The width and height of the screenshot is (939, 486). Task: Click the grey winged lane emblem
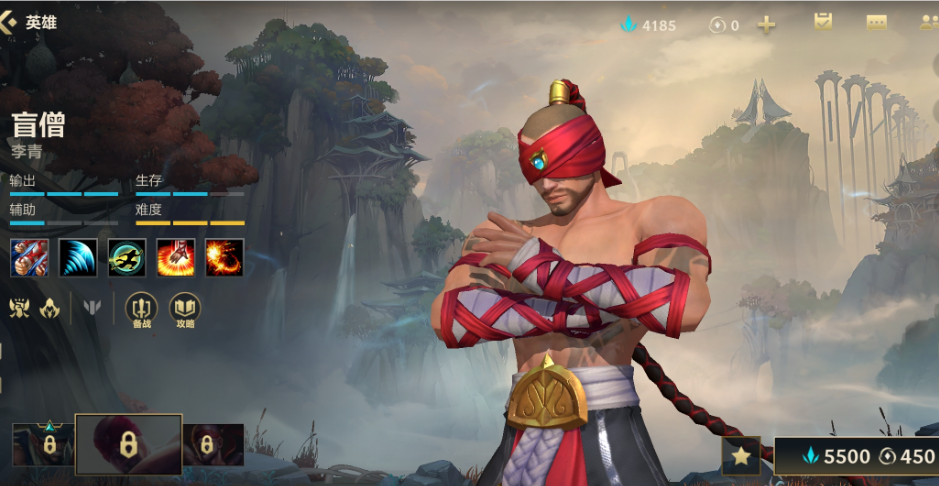pos(93,308)
